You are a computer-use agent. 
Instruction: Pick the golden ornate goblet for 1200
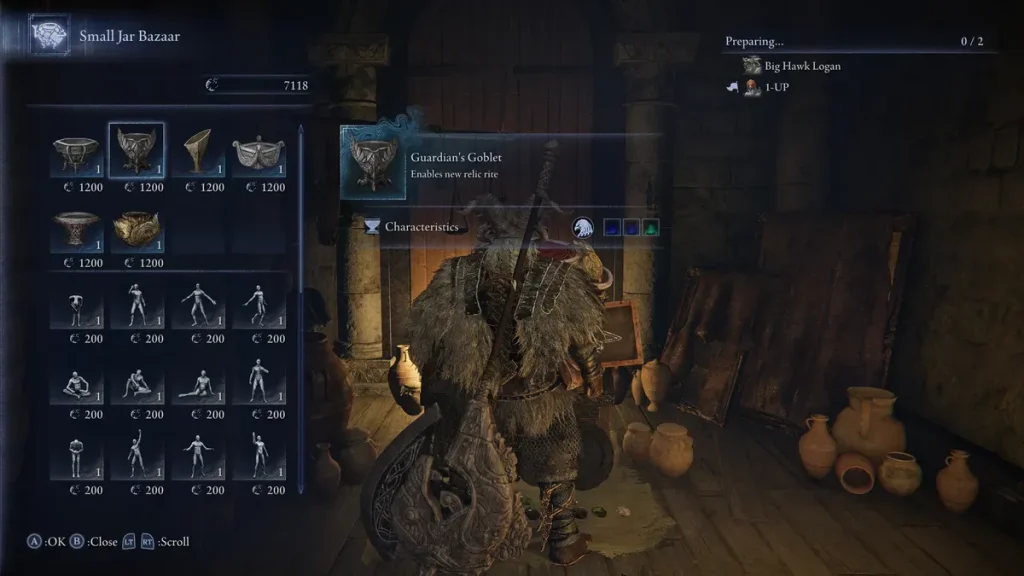[137, 229]
